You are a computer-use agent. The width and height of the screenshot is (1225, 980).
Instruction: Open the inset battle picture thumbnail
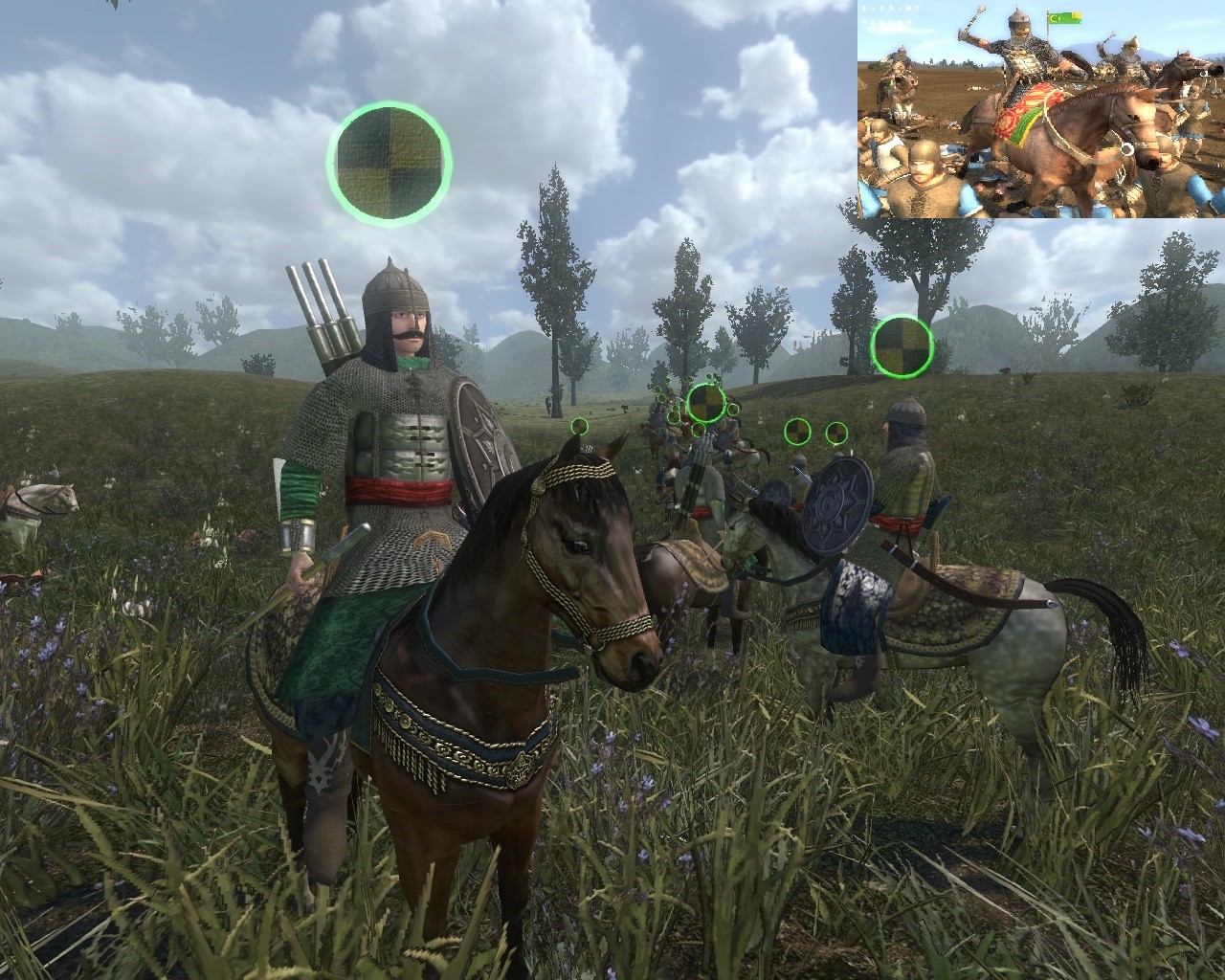[1040, 109]
